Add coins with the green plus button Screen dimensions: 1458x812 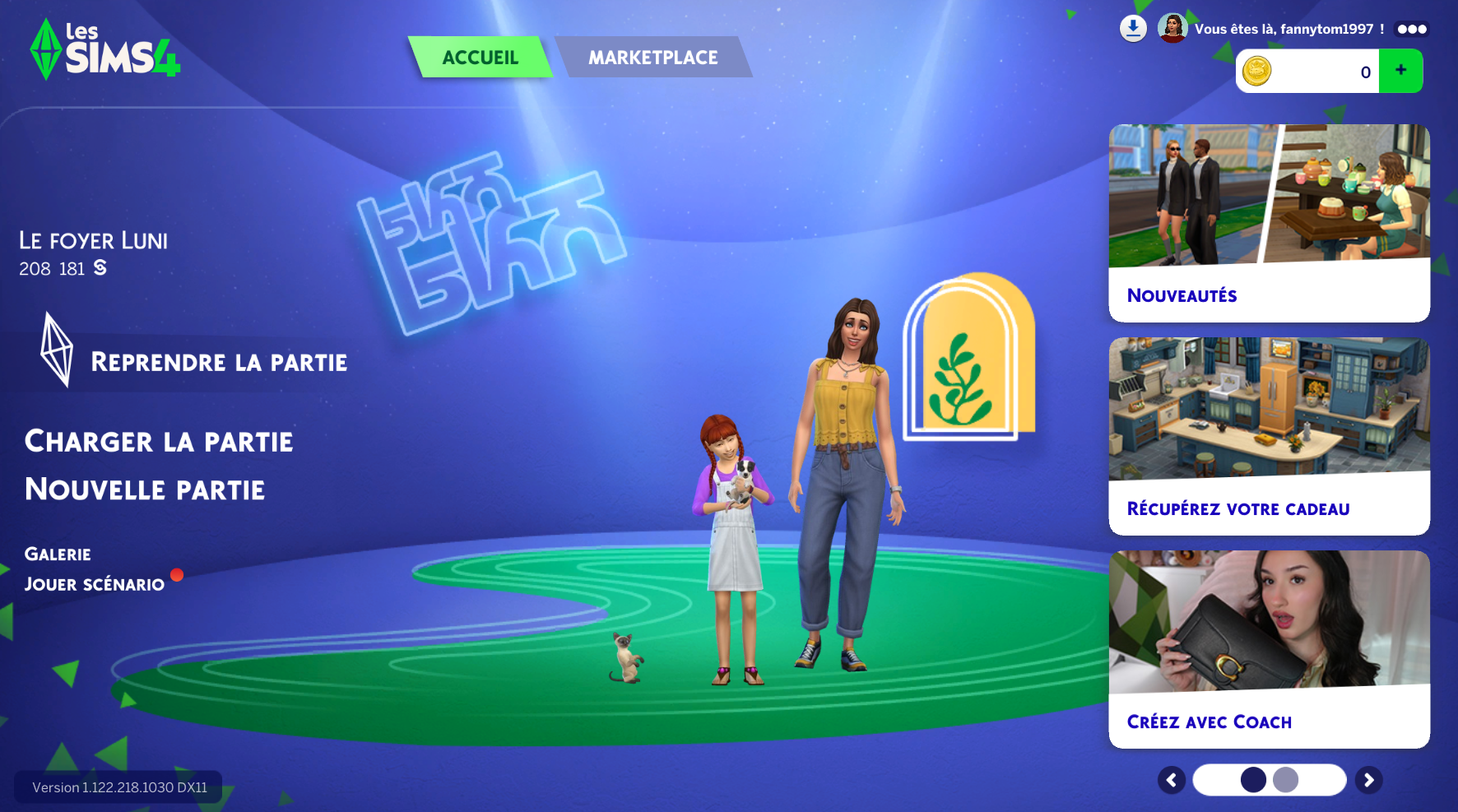tap(1400, 71)
